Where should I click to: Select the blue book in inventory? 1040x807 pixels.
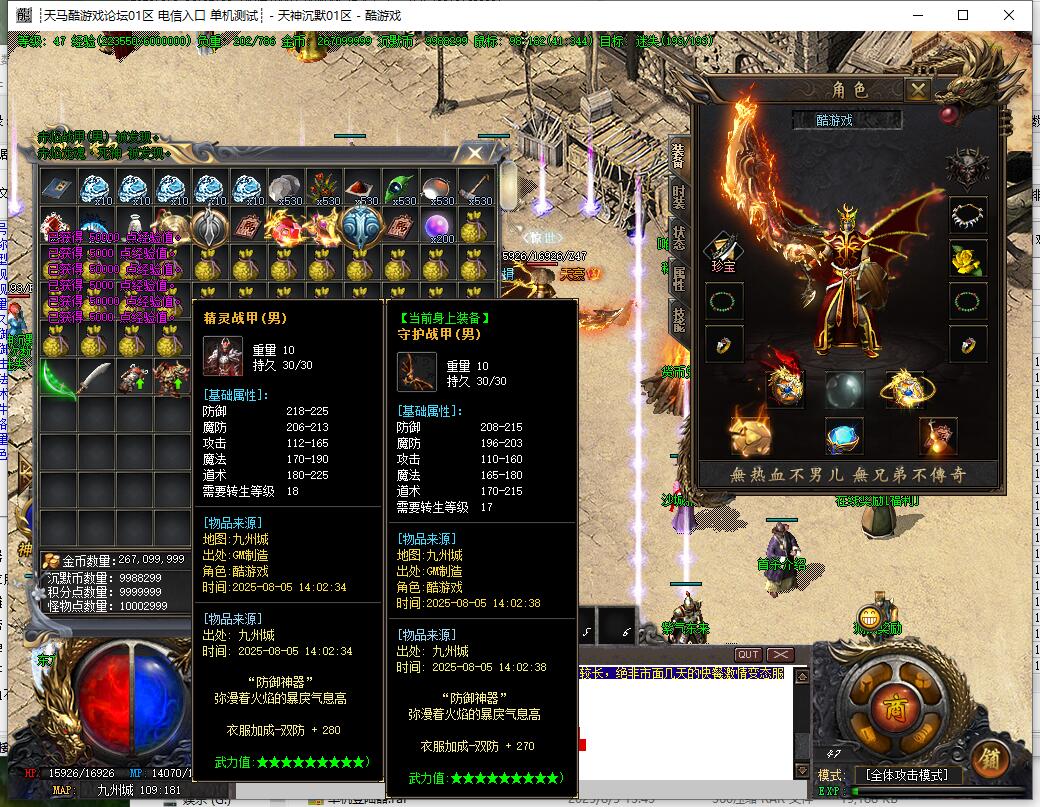point(58,188)
